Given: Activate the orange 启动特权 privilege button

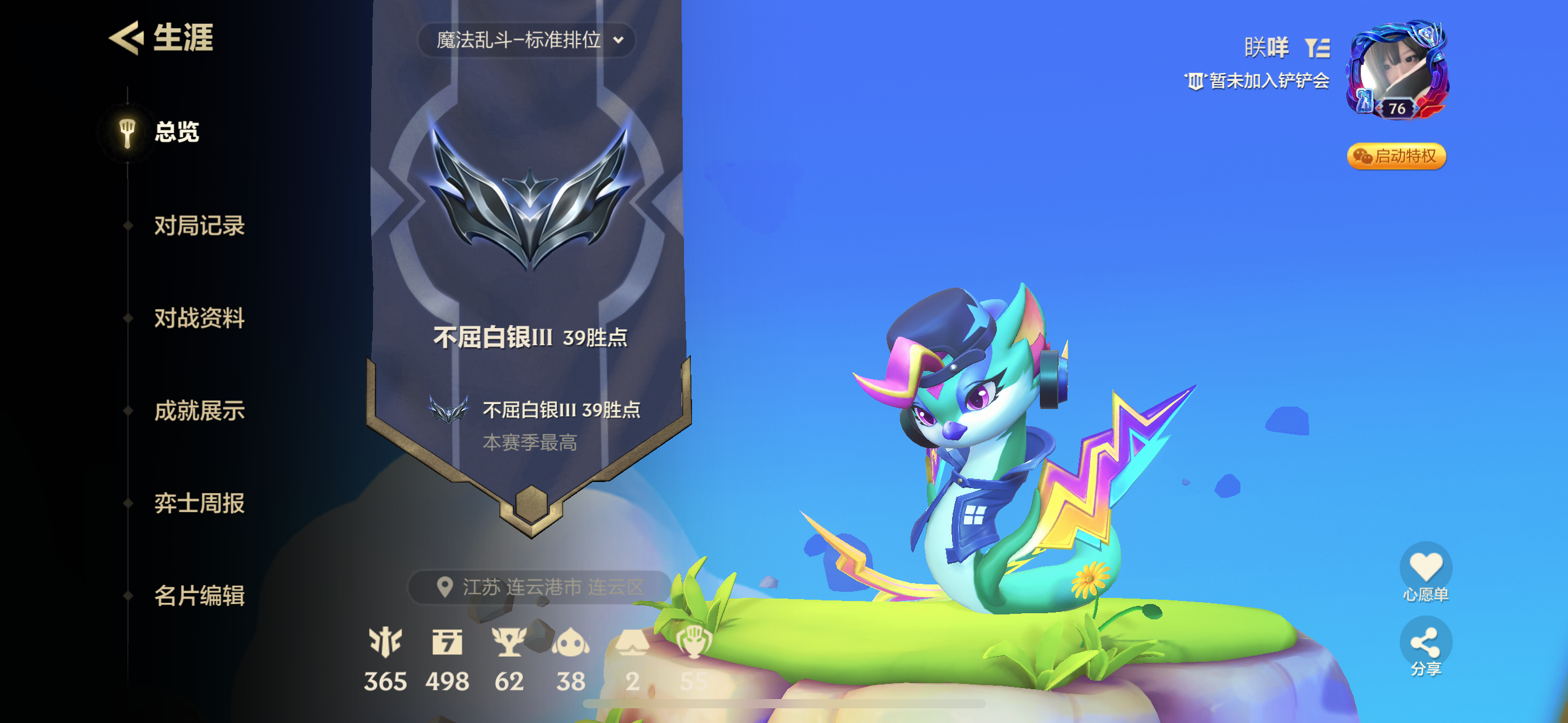Looking at the screenshot, I should (x=1396, y=156).
